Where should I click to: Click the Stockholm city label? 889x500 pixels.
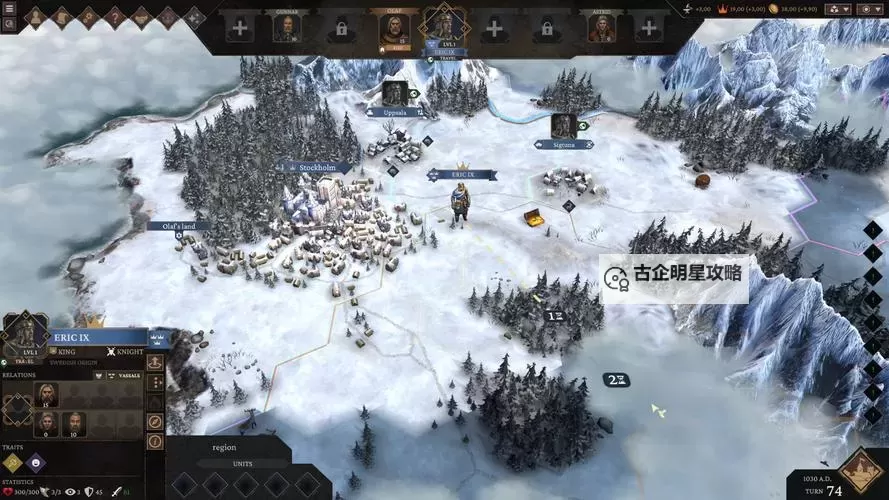point(318,168)
